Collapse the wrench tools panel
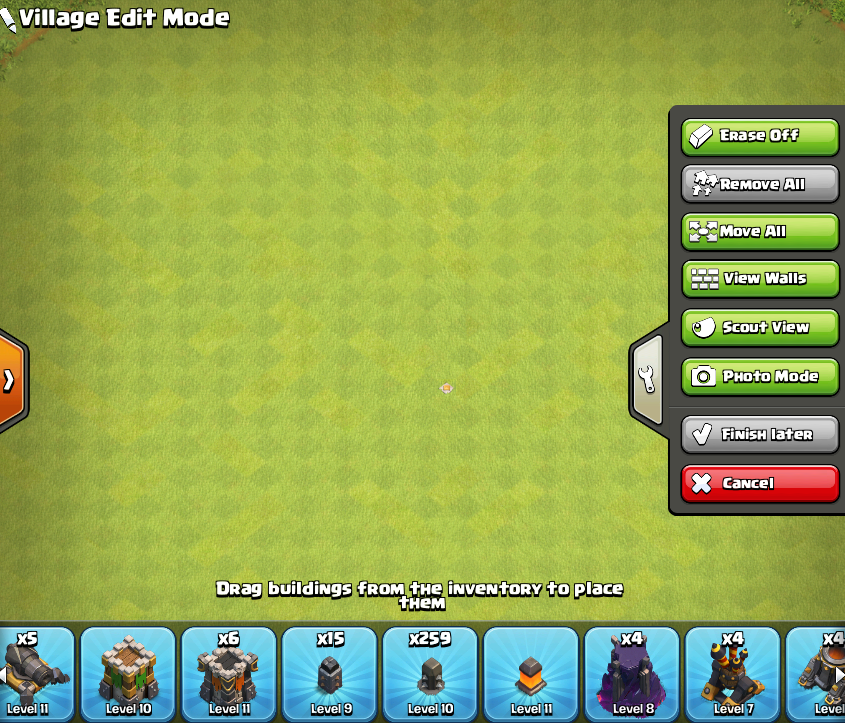The height and width of the screenshot is (723, 845). click(648, 378)
